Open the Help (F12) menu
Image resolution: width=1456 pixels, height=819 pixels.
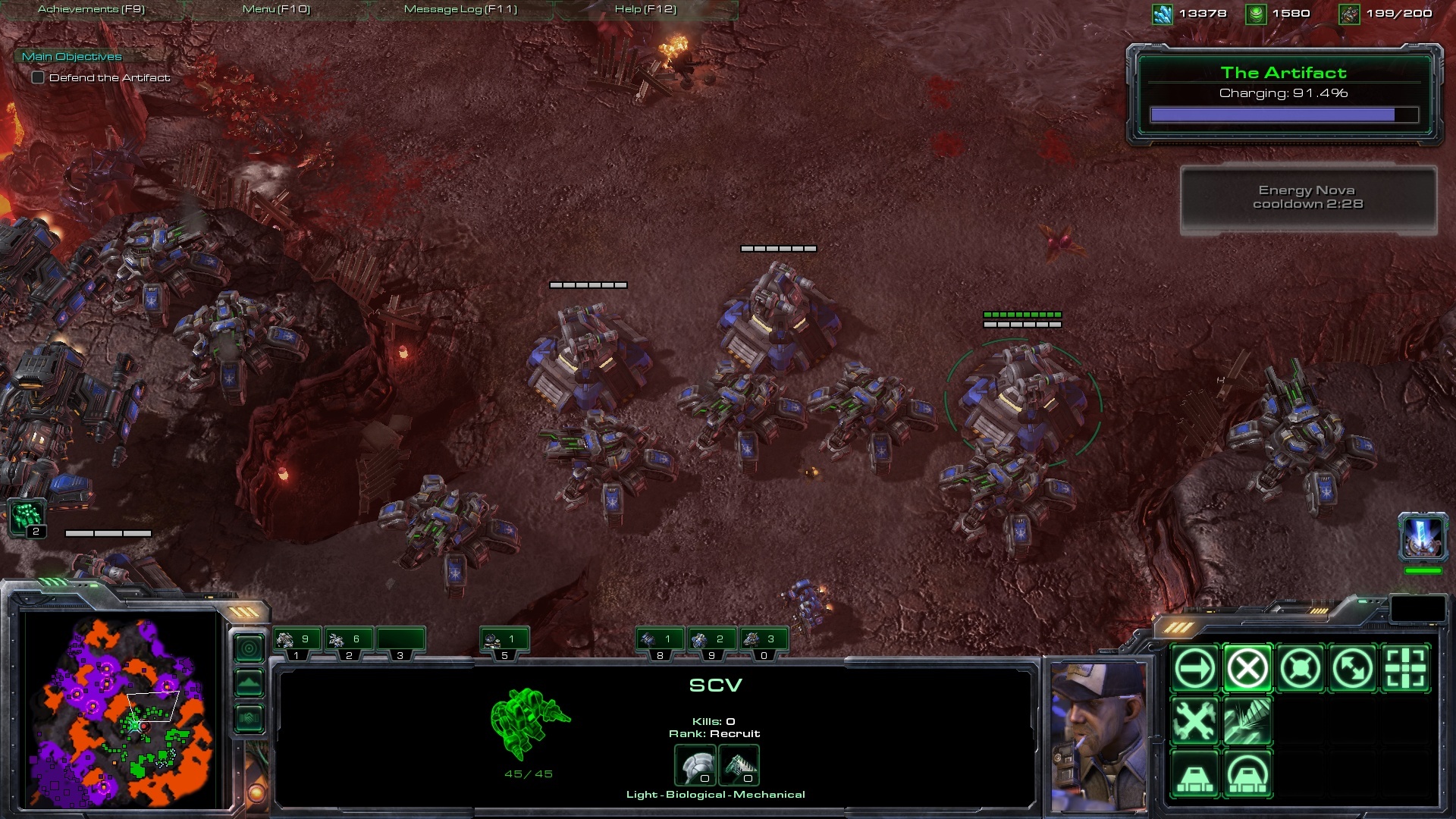(645, 9)
